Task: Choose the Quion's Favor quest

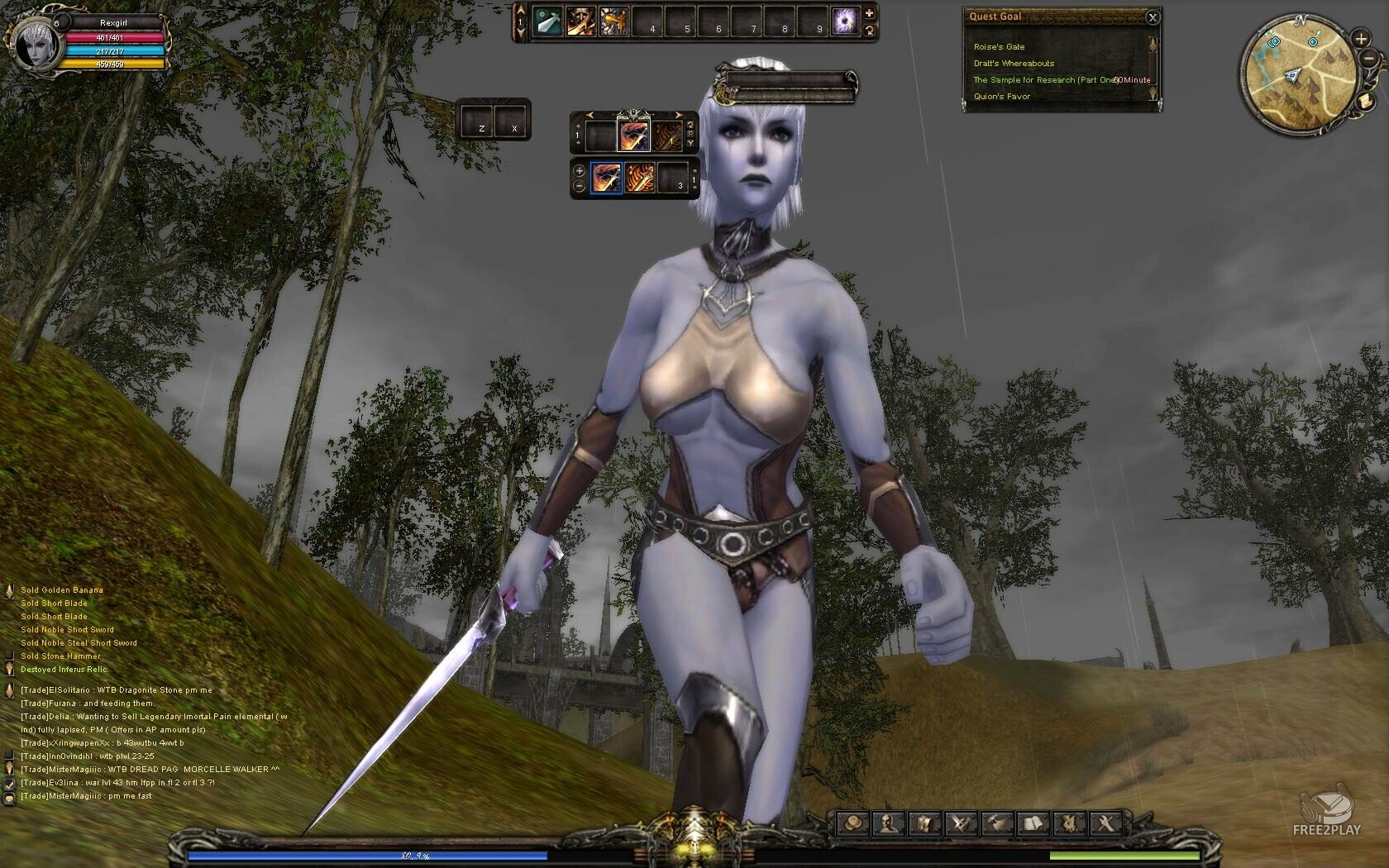Action: click(x=1002, y=97)
